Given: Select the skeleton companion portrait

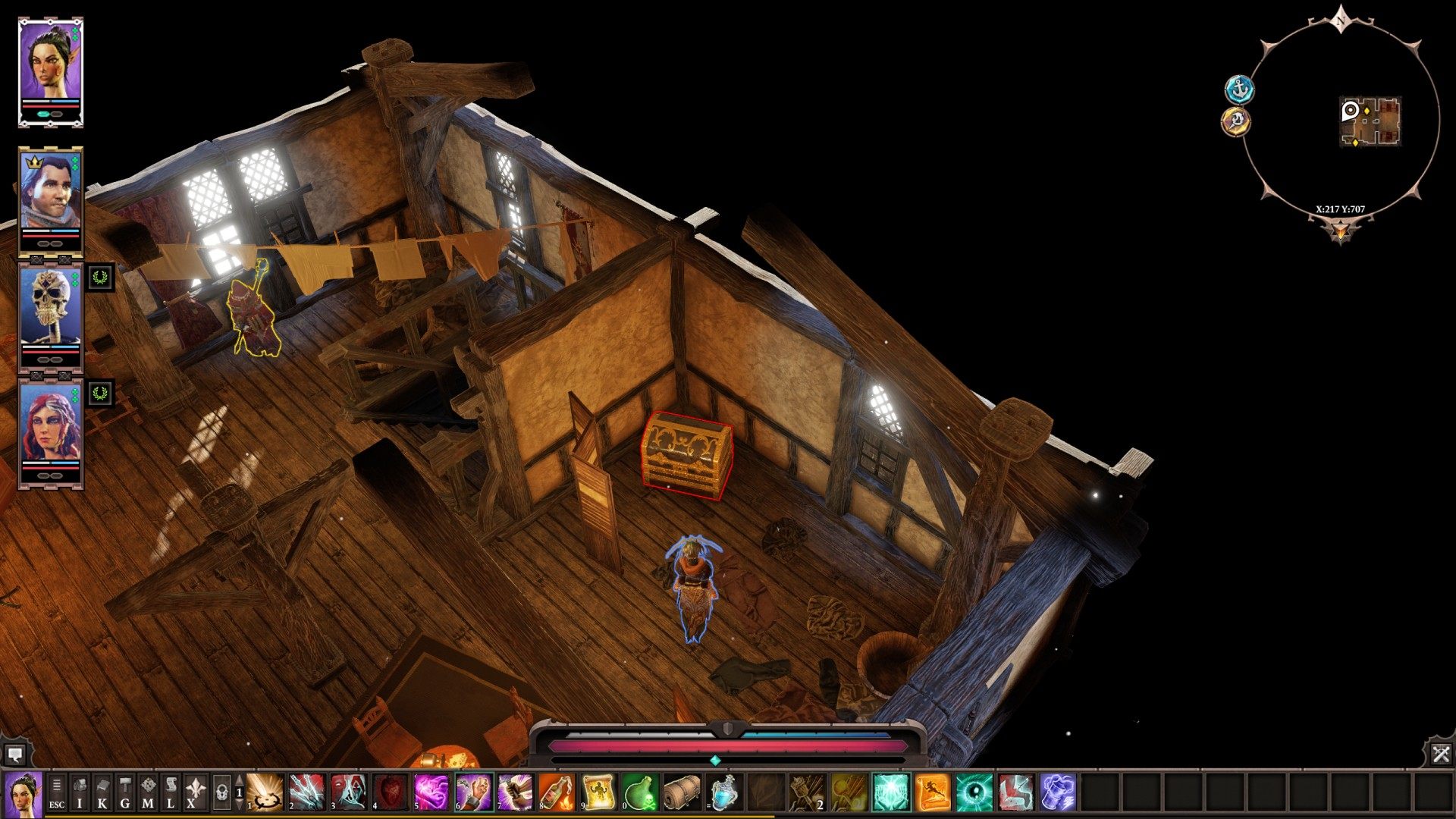Looking at the screenshot, I should [50, 309].
